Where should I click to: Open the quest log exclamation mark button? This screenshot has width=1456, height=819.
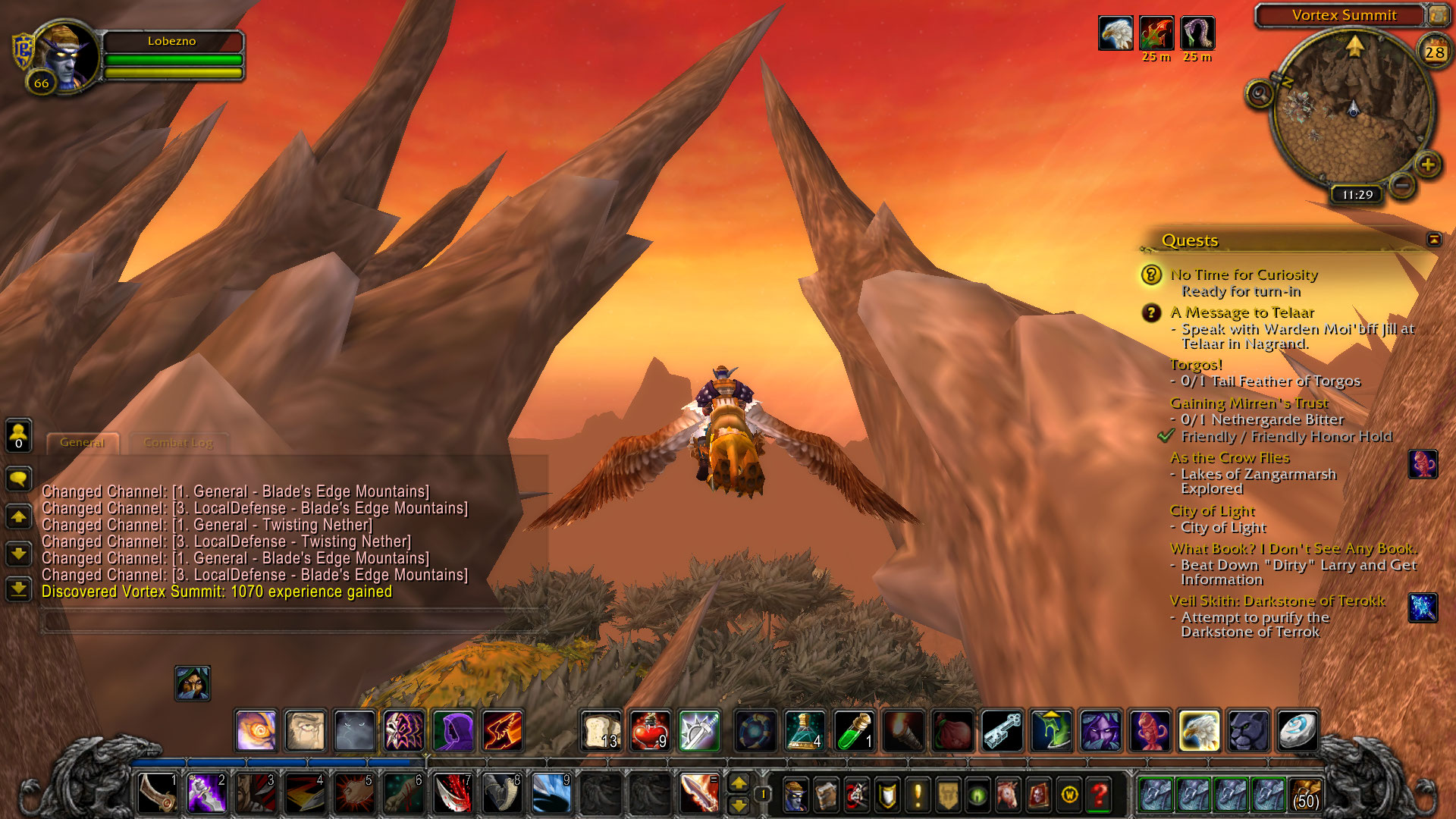coord(918,795)
